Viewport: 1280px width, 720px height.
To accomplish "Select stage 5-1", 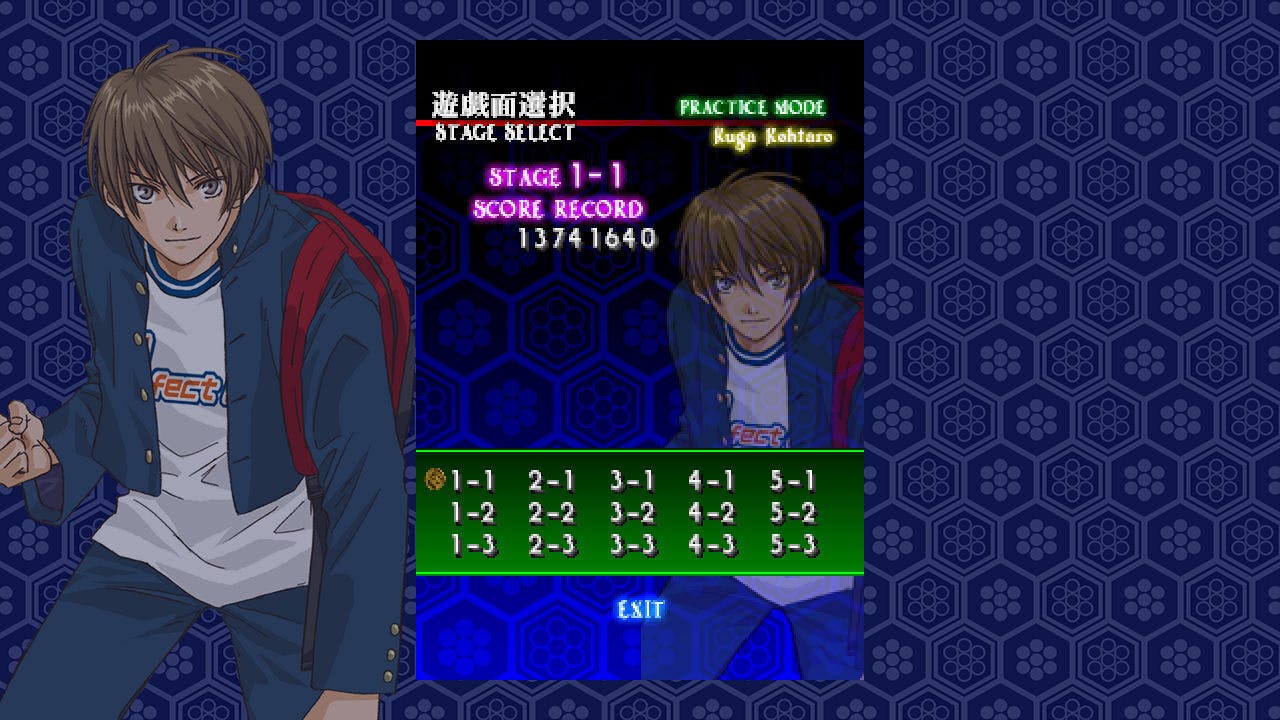I will pos(793,481).
